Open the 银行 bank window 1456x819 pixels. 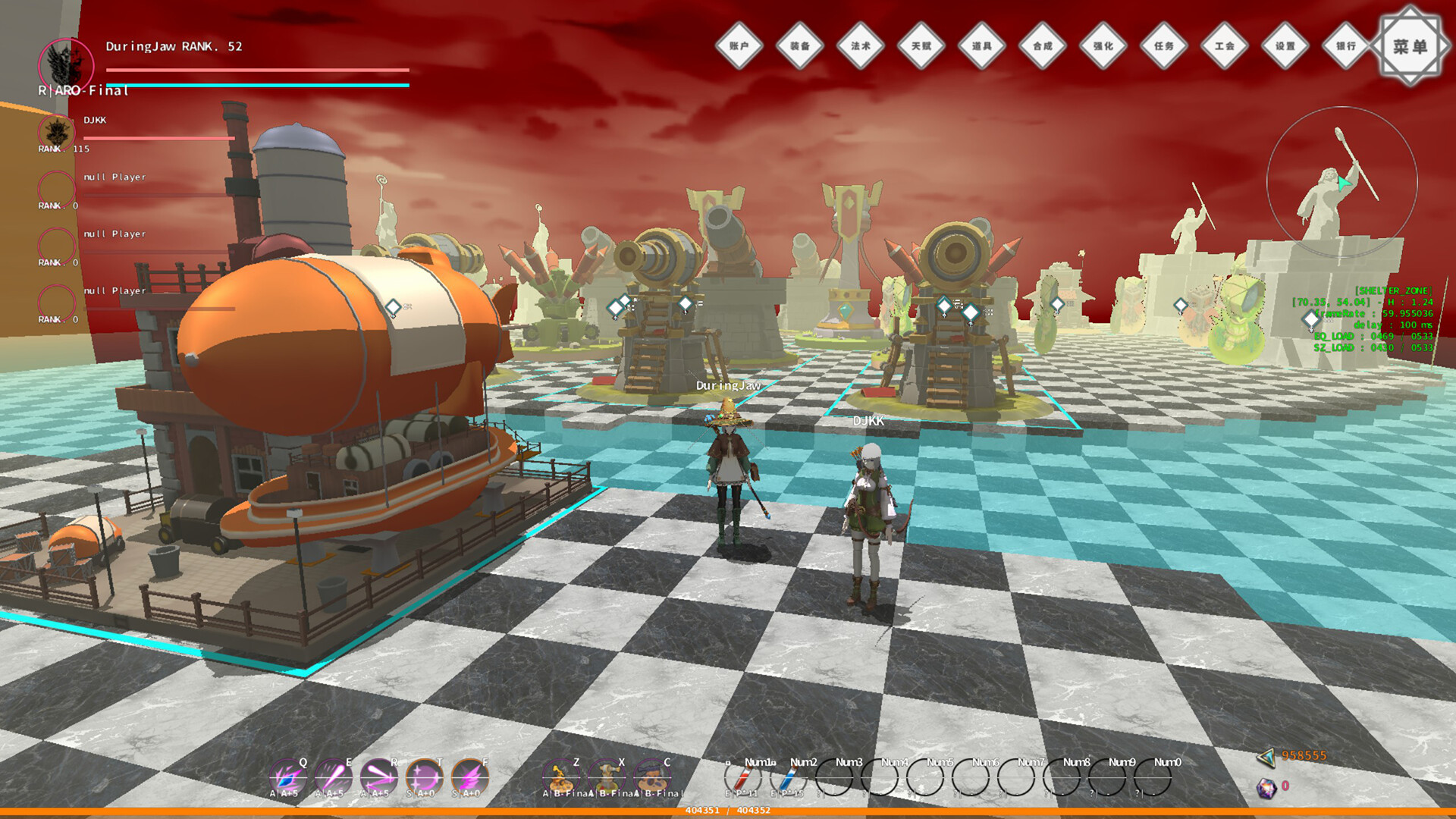point(1345,45)
